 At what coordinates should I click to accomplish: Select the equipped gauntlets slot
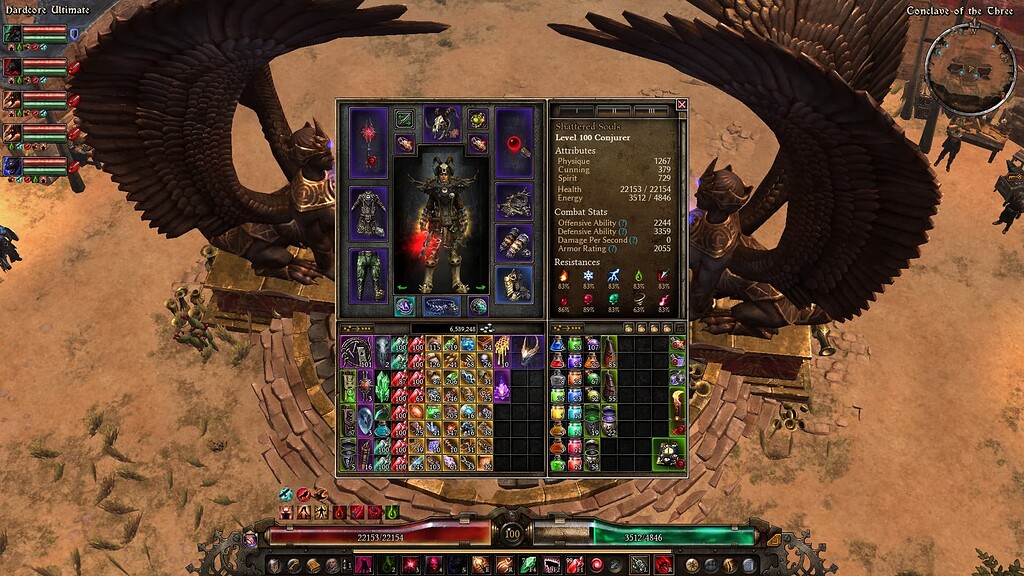click(514, 242)
